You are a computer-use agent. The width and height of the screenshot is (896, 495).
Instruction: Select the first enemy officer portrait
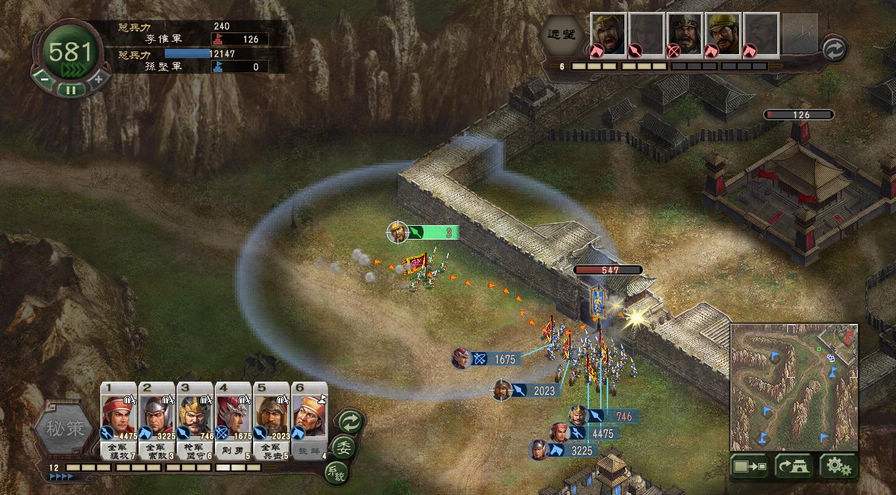pyautogui.click(x=607, y=34)
